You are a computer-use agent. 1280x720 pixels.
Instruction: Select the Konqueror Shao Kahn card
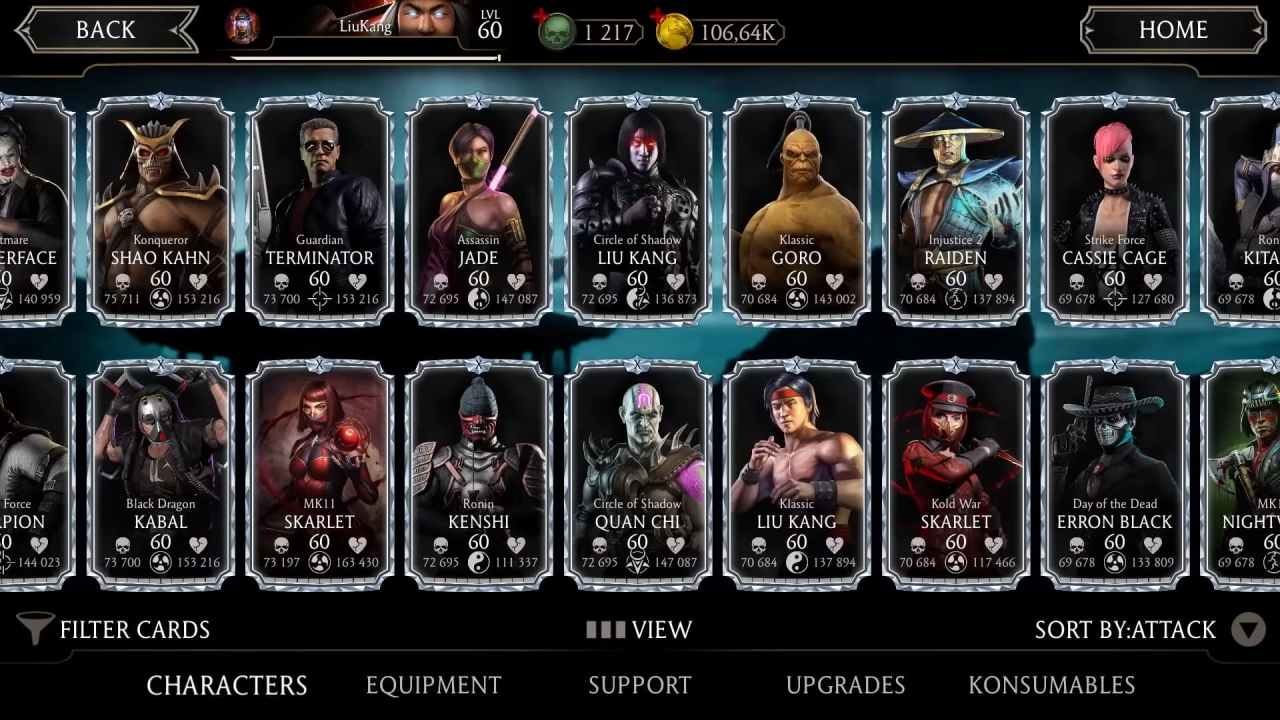pyautogui.click(x=162, y=205)
